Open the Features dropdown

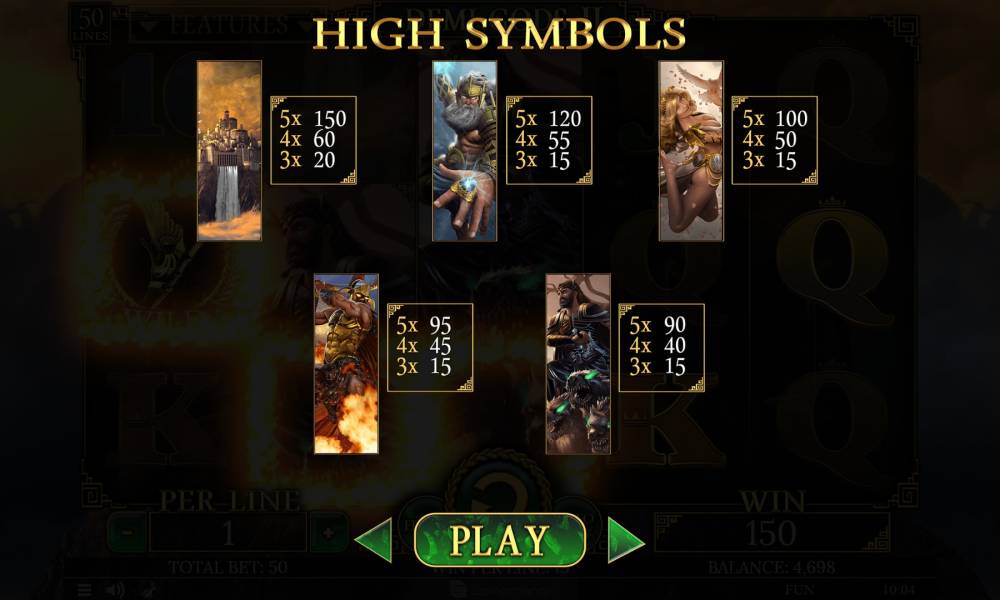point(208,25)
